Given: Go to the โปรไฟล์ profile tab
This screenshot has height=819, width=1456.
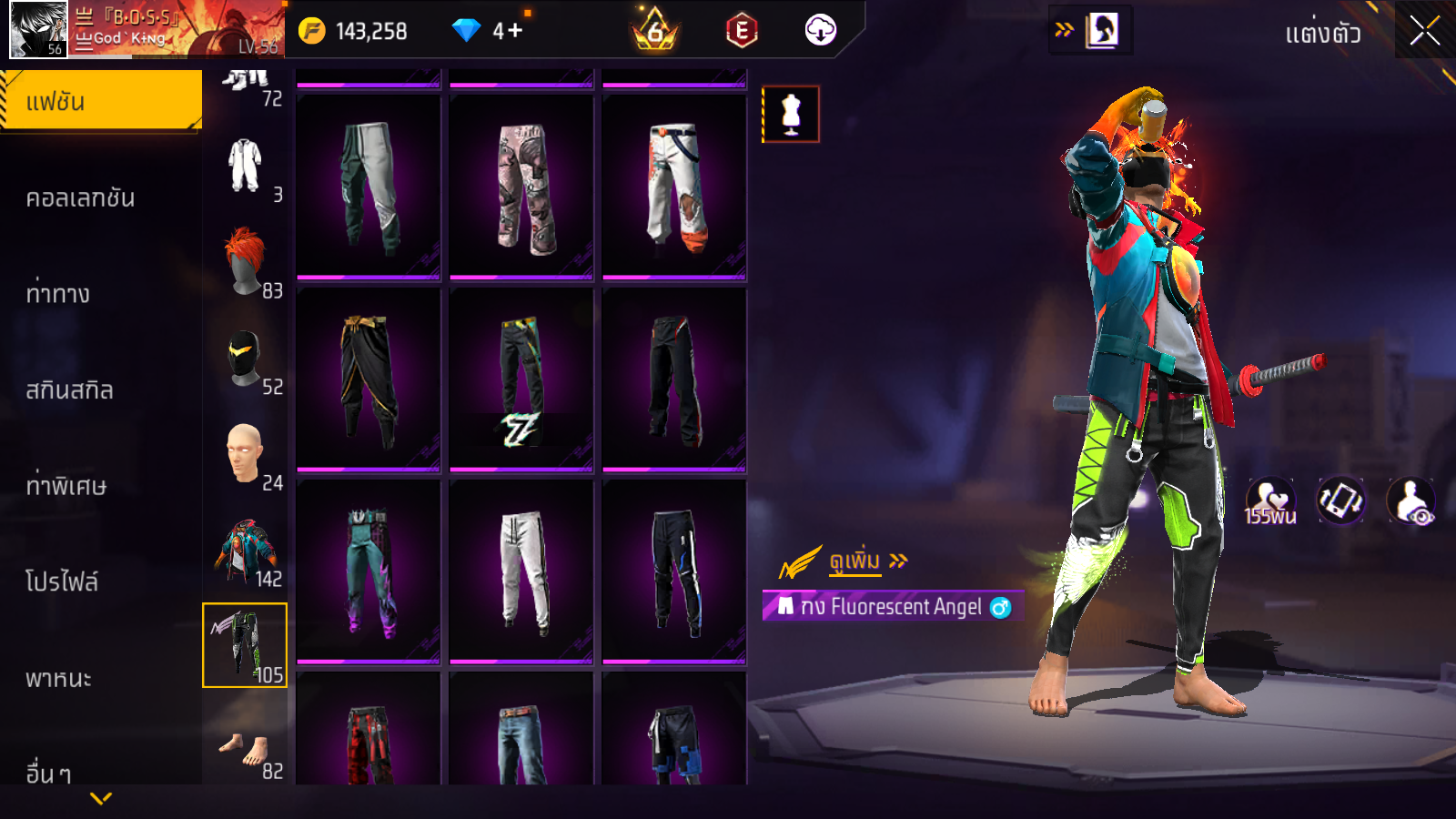Looking at the screenshot, I should [62, 582].
